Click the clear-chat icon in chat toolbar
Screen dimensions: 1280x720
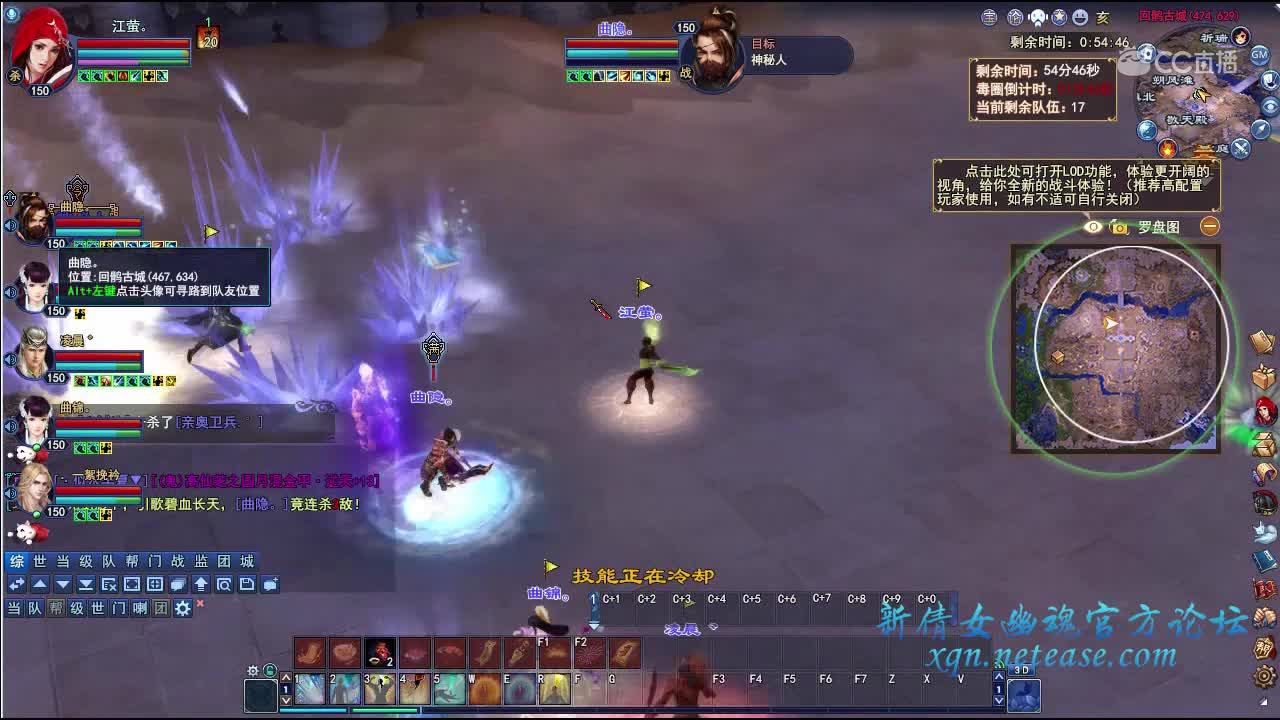(x=110, y=586)
